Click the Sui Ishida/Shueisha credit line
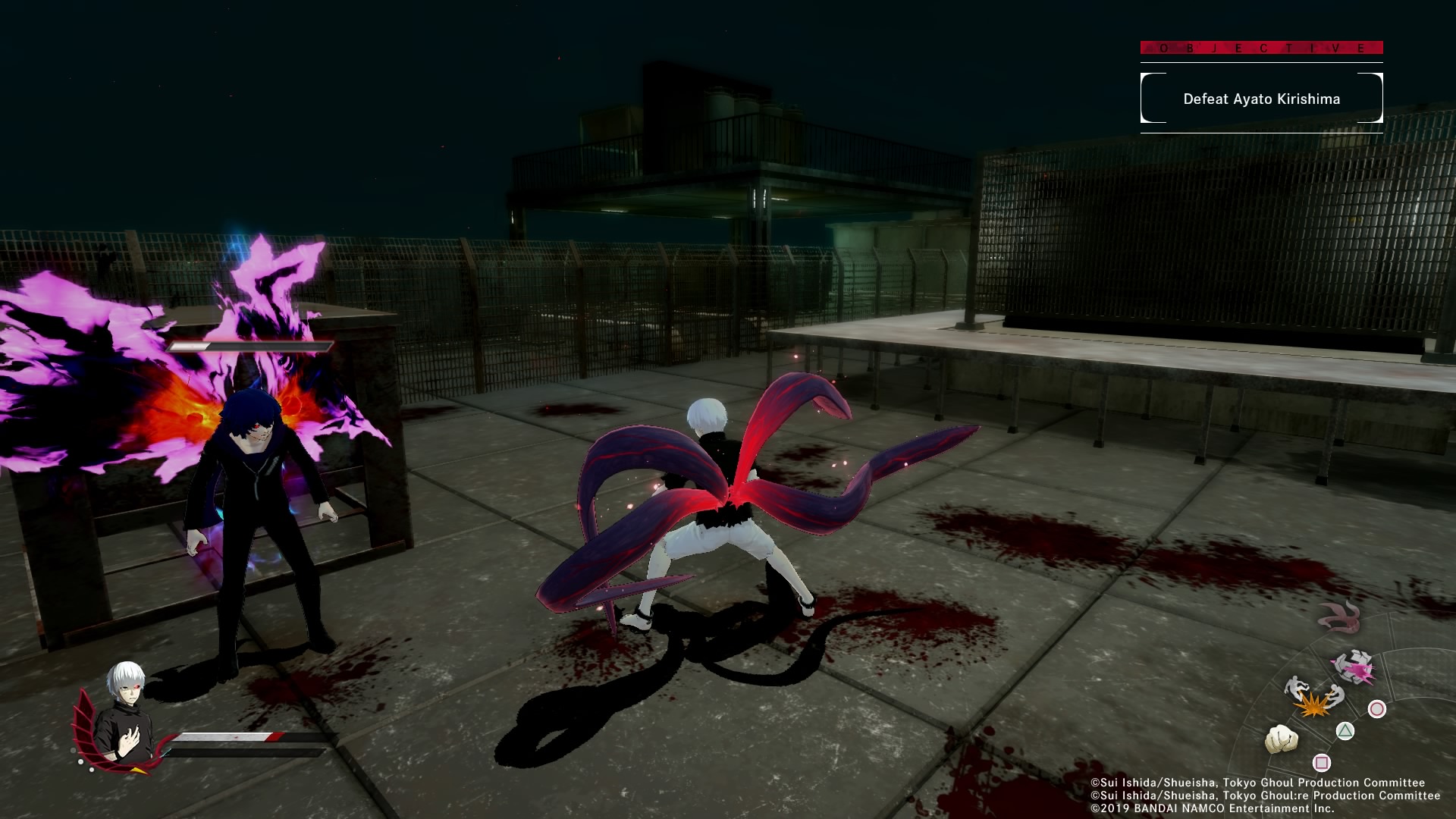This screenshot has height=819, width=1456. tap(1257, 783)
